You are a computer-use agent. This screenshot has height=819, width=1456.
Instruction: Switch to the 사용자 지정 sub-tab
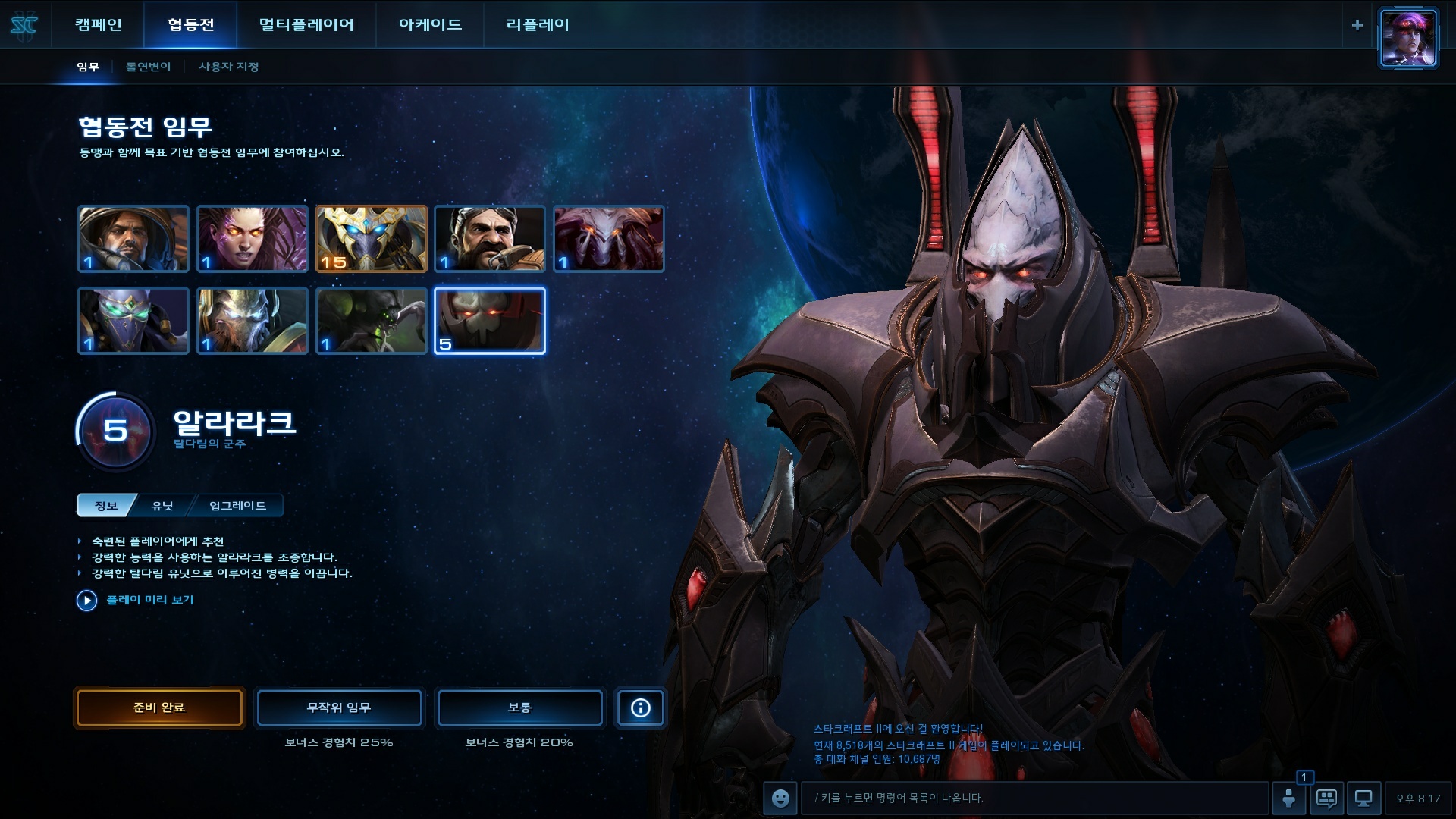228,67
